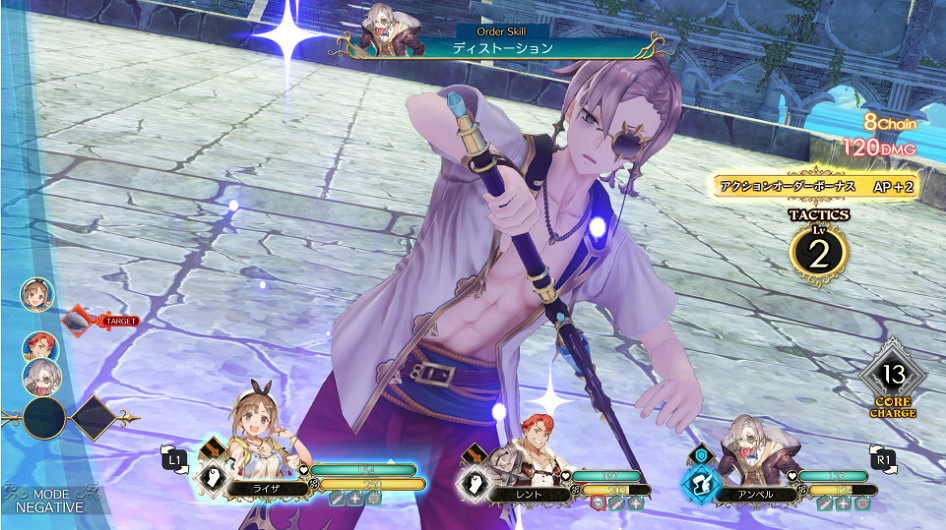Click Ryza's portrait in the turn timeline

tap(37, 295)
